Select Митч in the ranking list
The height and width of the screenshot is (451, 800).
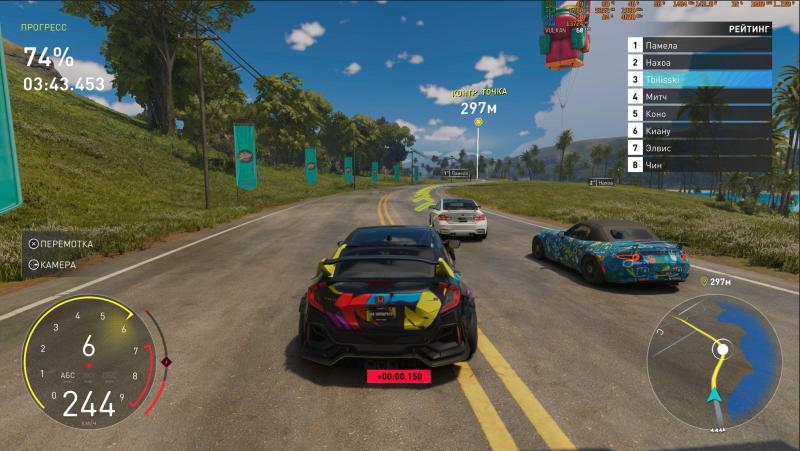coord(700,96)
